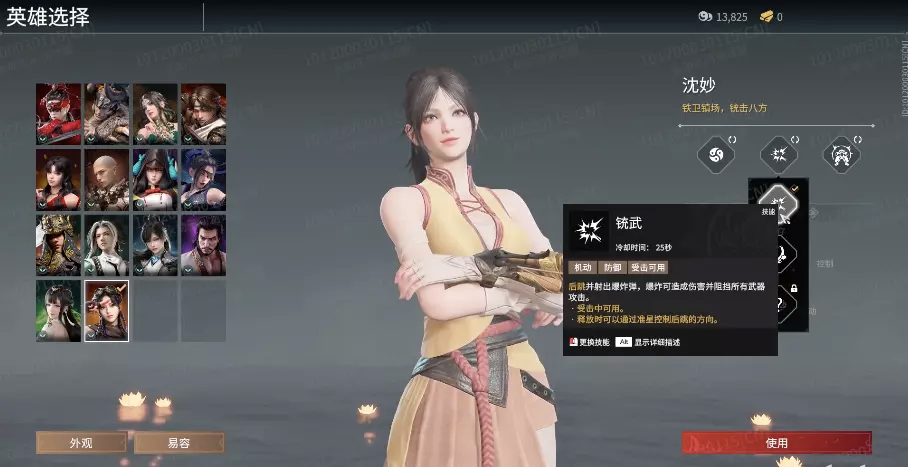Pick the hero portrait with green background
Screen dimensions: 908x467
[58, 310]
